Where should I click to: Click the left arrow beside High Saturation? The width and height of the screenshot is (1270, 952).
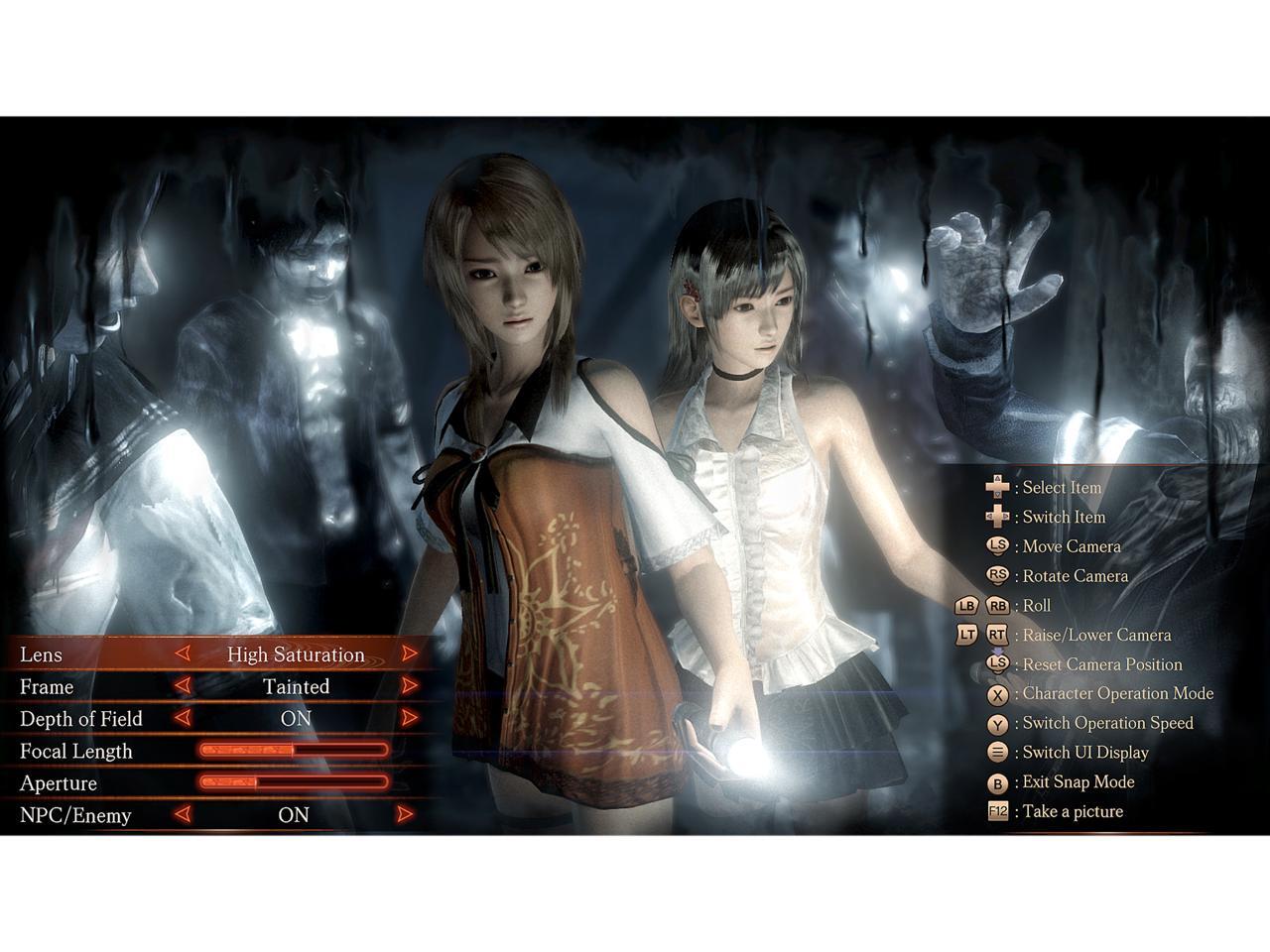(182, 654)
